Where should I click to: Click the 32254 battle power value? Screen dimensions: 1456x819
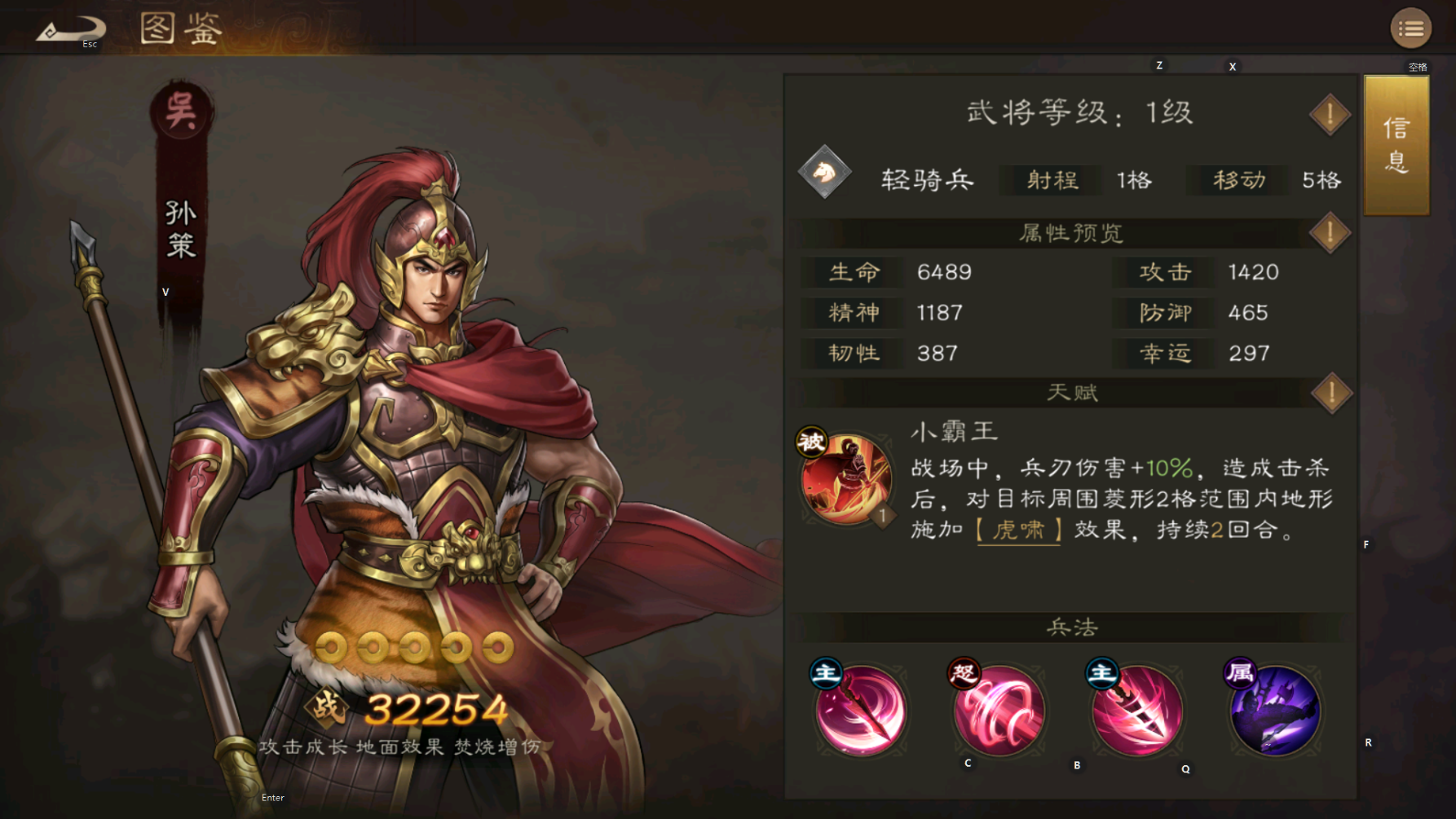point(436,710)
